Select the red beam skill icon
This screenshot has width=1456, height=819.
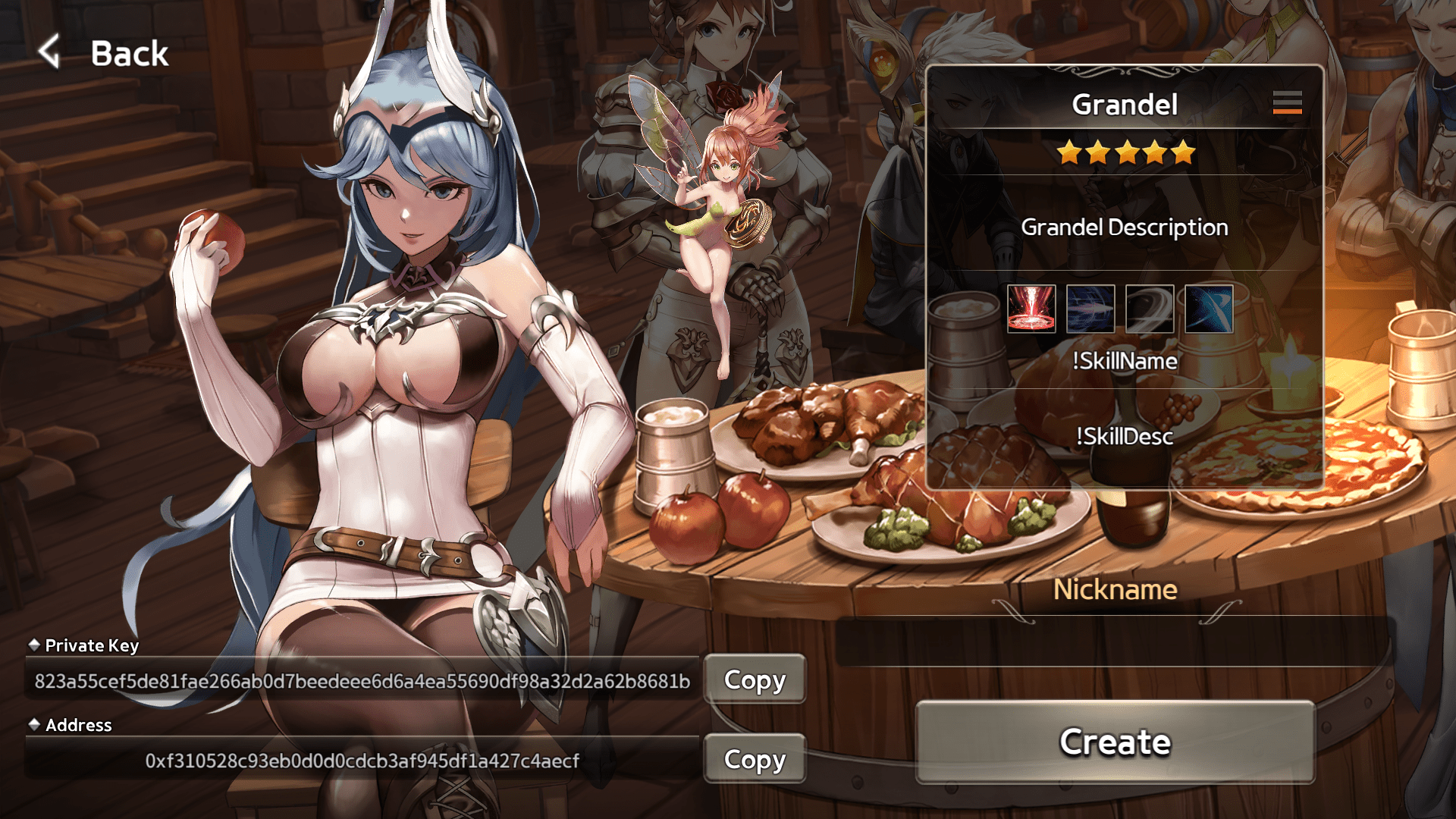point(1031,309)
